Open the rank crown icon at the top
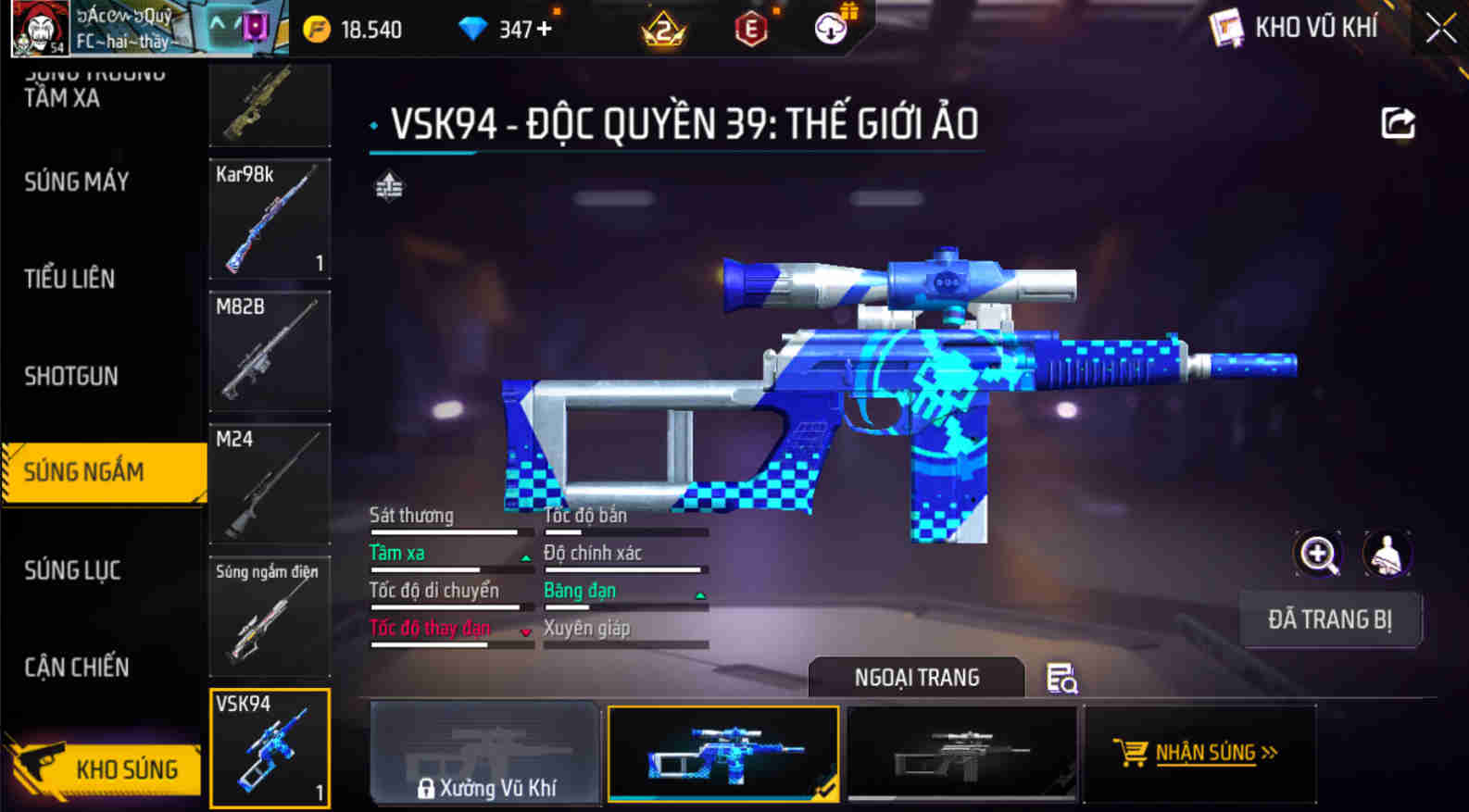The image size is (1469, 812). coord(660,27)
